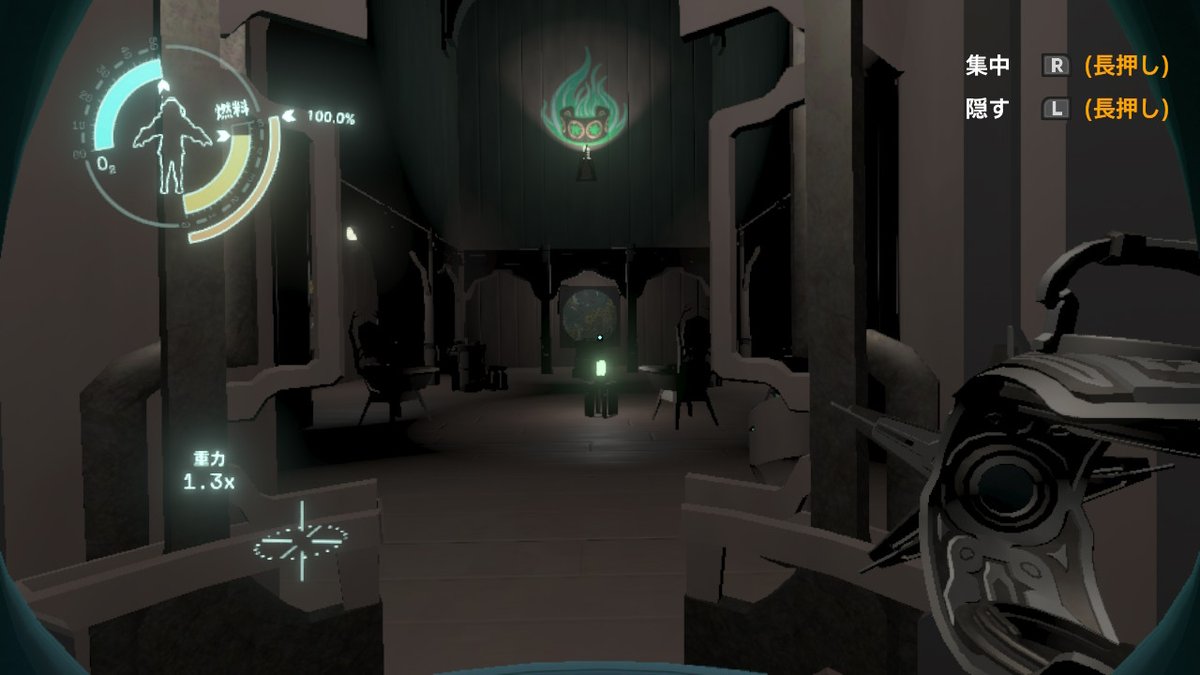Select the dashed circular thruster indicator
The width and height of the screenshot is (1200, 675).
[299, 542]
